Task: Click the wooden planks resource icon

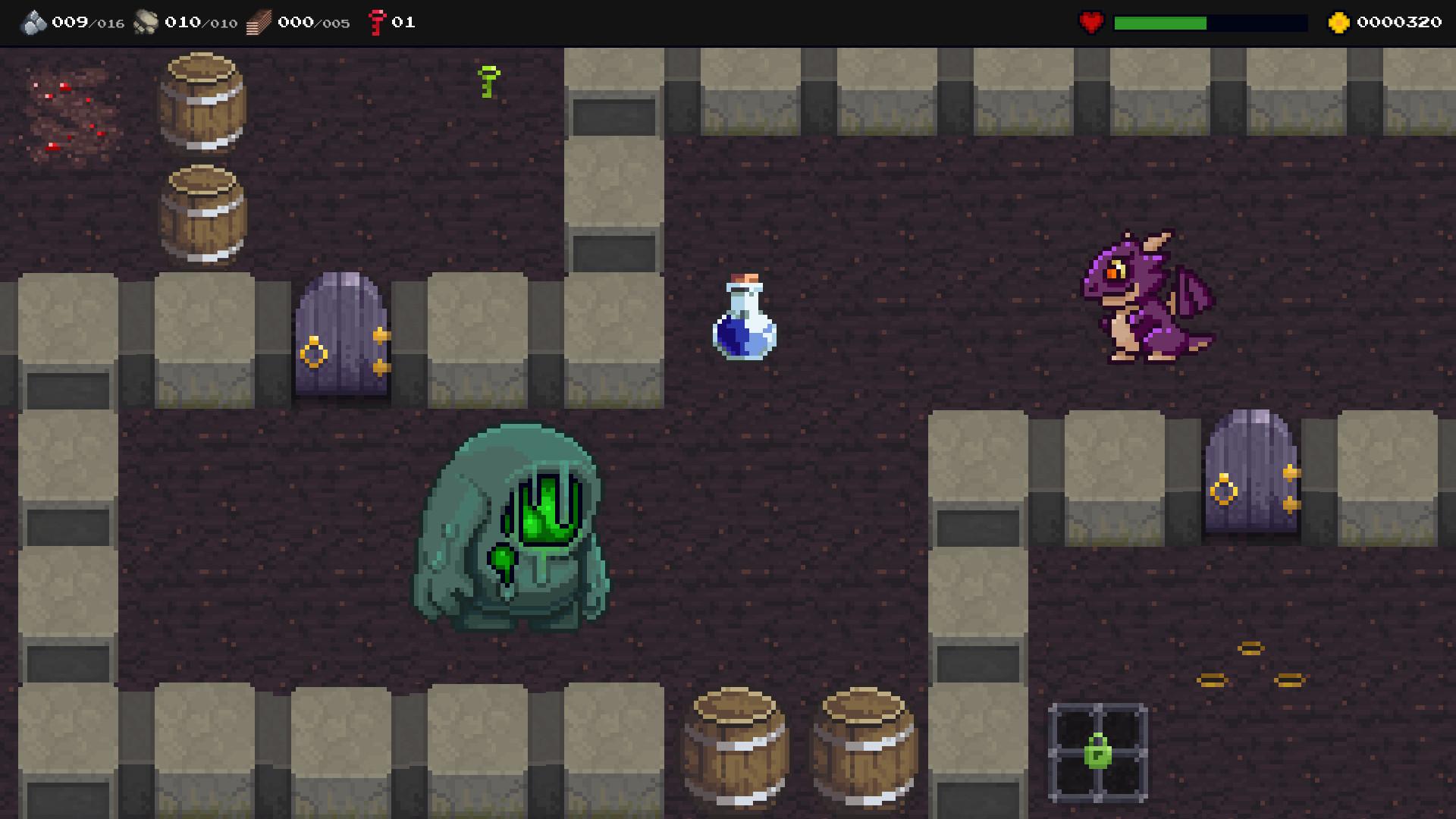Action: 258,21
